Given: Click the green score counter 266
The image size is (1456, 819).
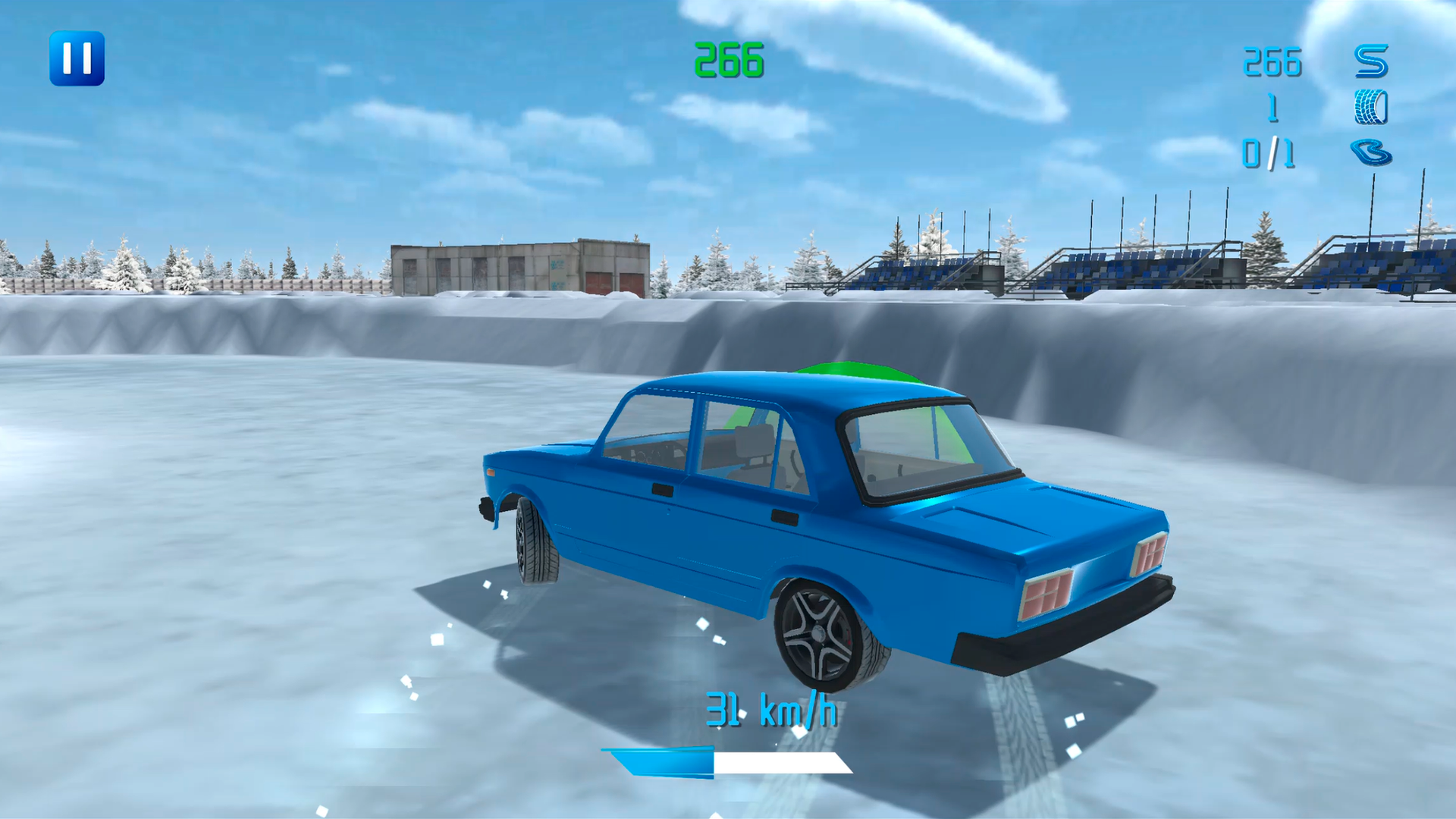Looking at the screenshot, I should coord(730,61).
